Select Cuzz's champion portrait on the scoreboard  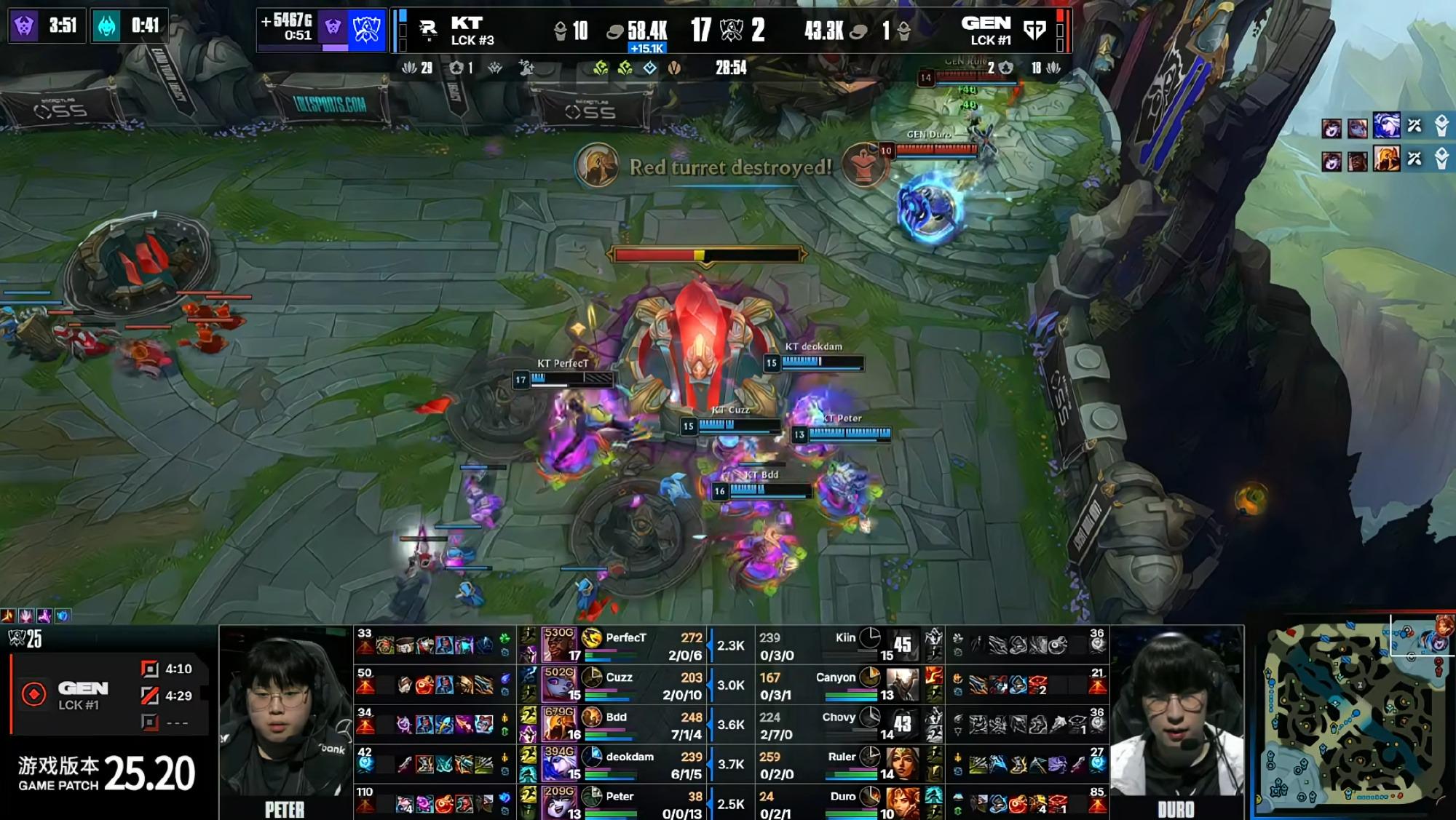click(x=560, y=685)
